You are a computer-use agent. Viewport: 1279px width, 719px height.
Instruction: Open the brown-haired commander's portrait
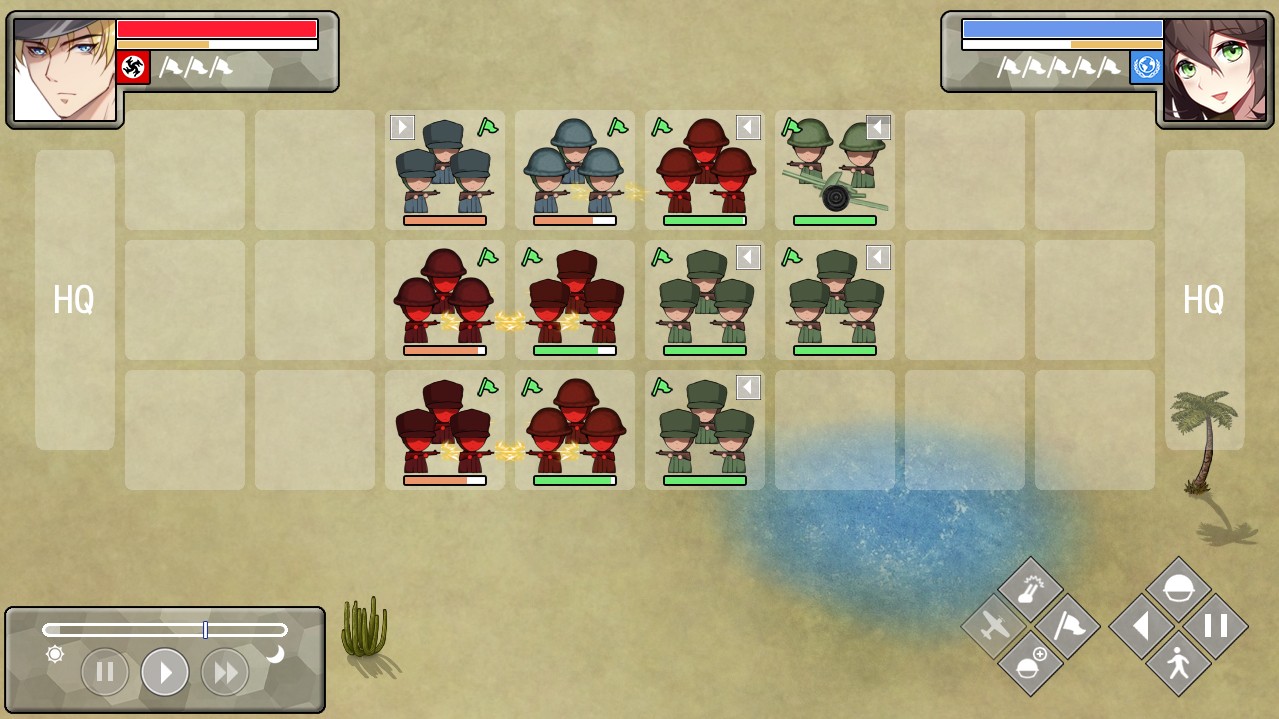coord(1213,70)
